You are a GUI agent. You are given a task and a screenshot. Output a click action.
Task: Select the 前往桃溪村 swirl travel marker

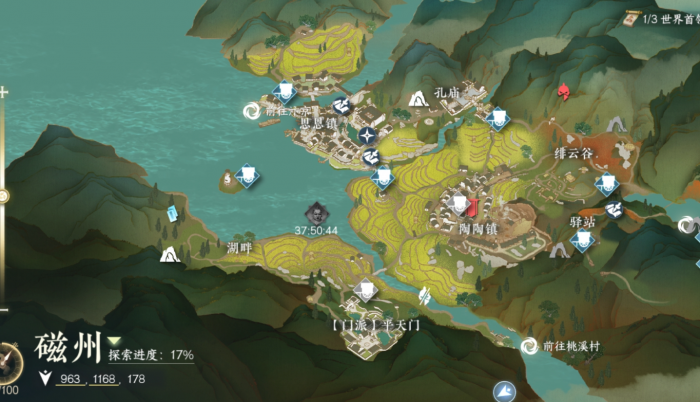coord(528,346)
